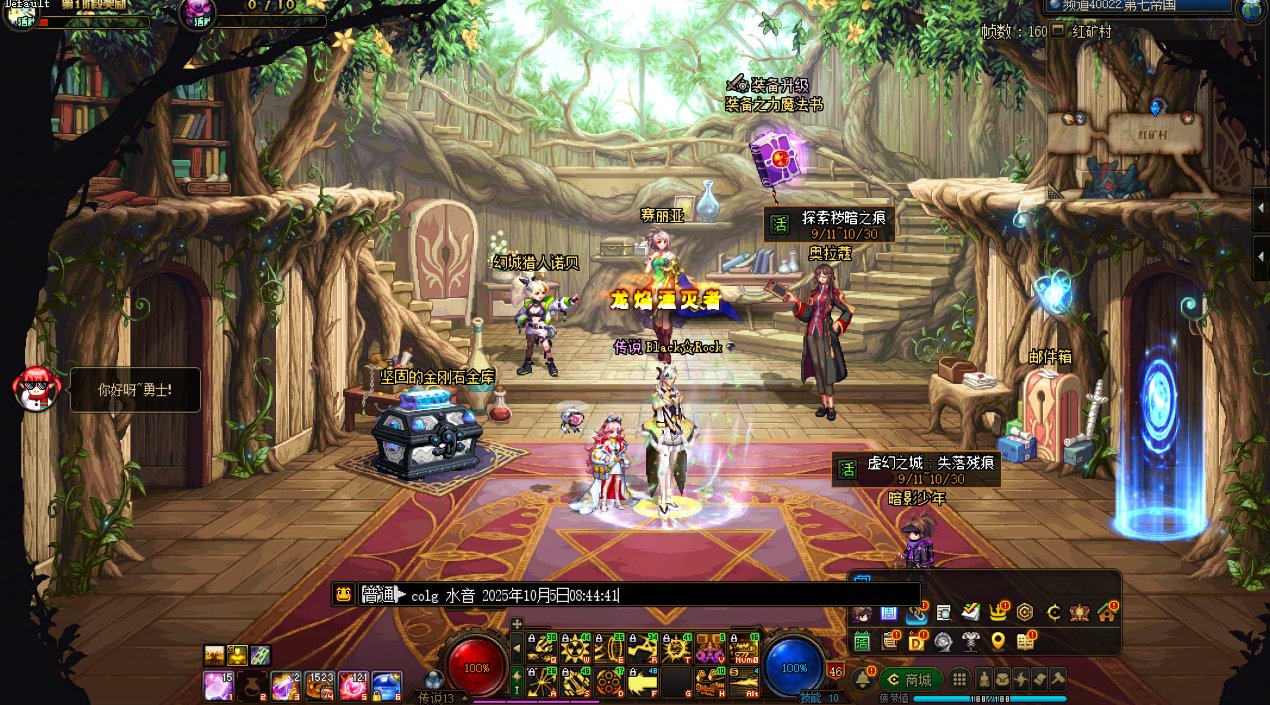
Task: Use the blue potion in slot 6
Action: click(x=386, y=686)
